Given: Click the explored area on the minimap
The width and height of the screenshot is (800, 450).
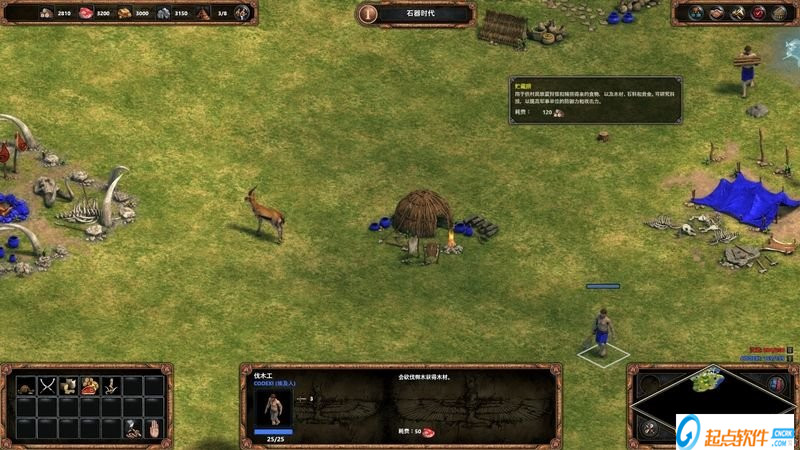Looking at the screenshot, I should click(707, 379).
